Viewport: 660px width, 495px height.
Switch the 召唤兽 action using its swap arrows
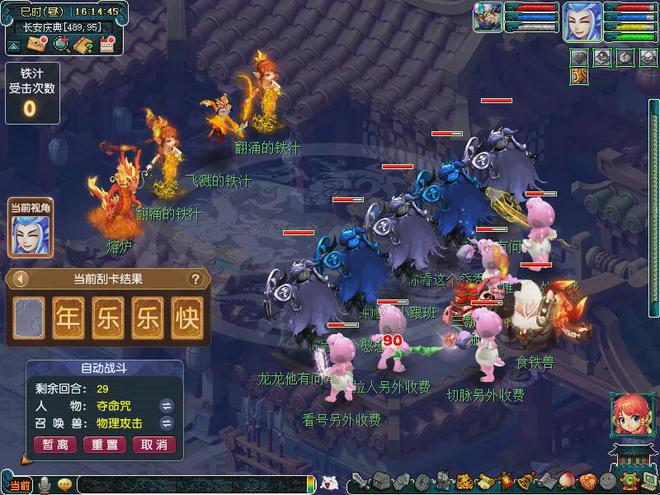coord(167,424)
